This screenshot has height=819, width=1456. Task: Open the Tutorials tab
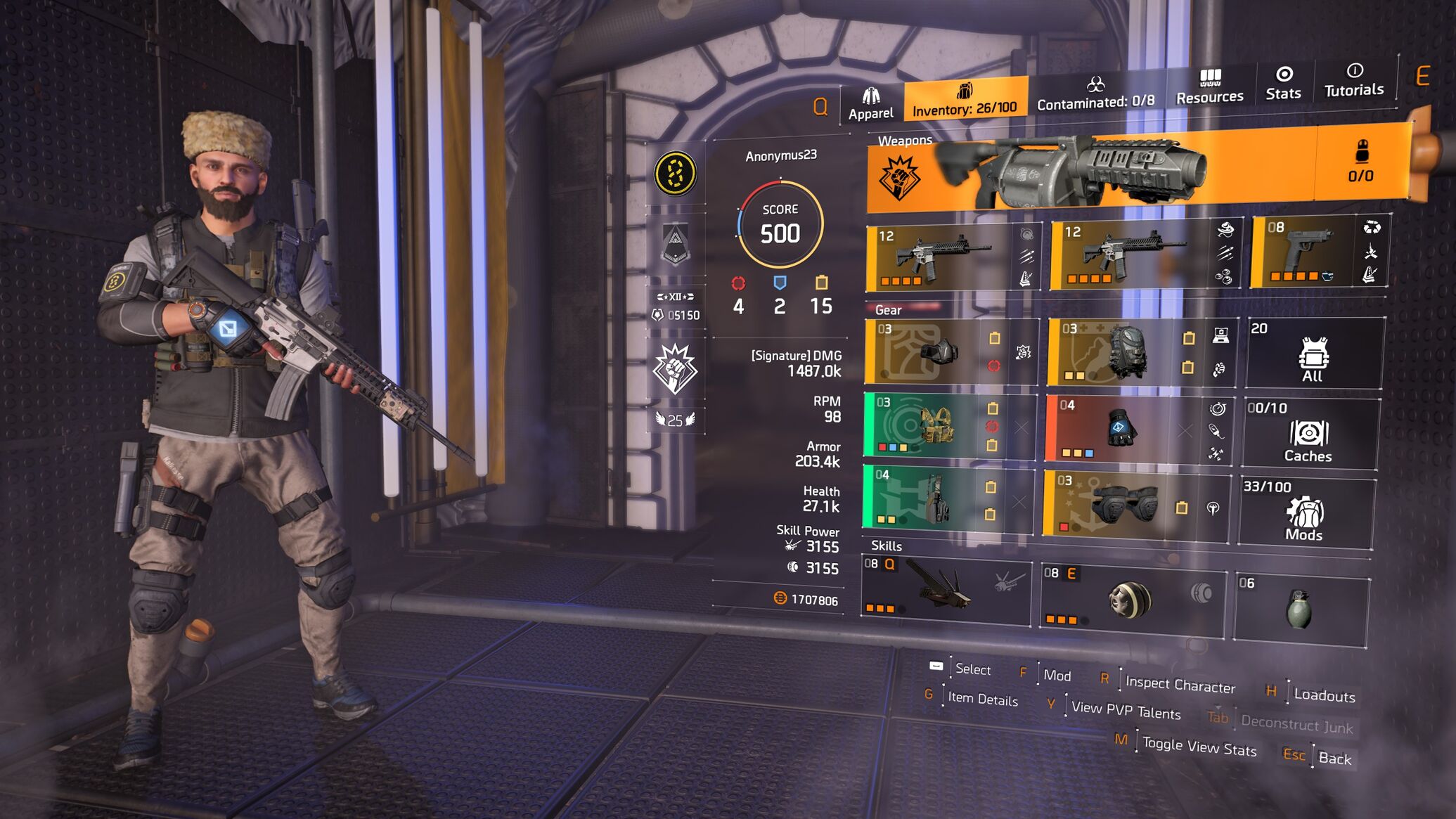pos(1353,81)
